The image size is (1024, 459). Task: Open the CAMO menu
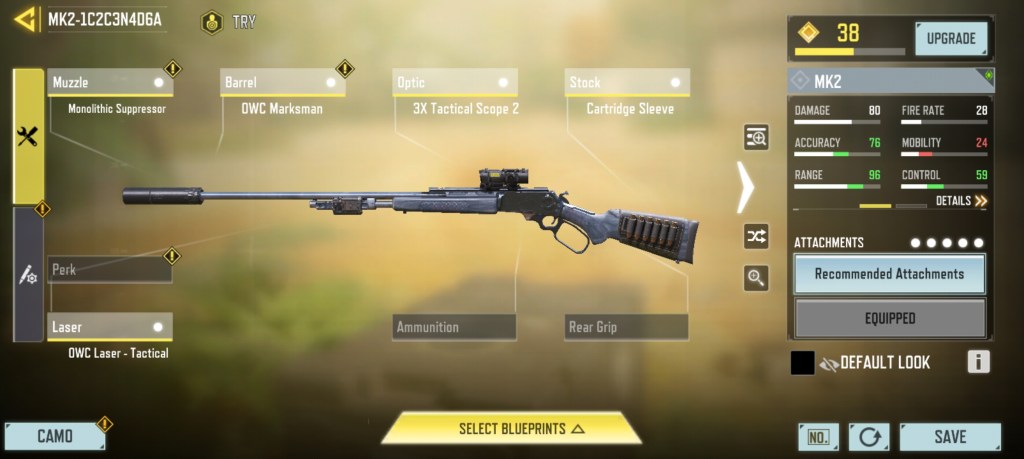[x=55, y=436]
